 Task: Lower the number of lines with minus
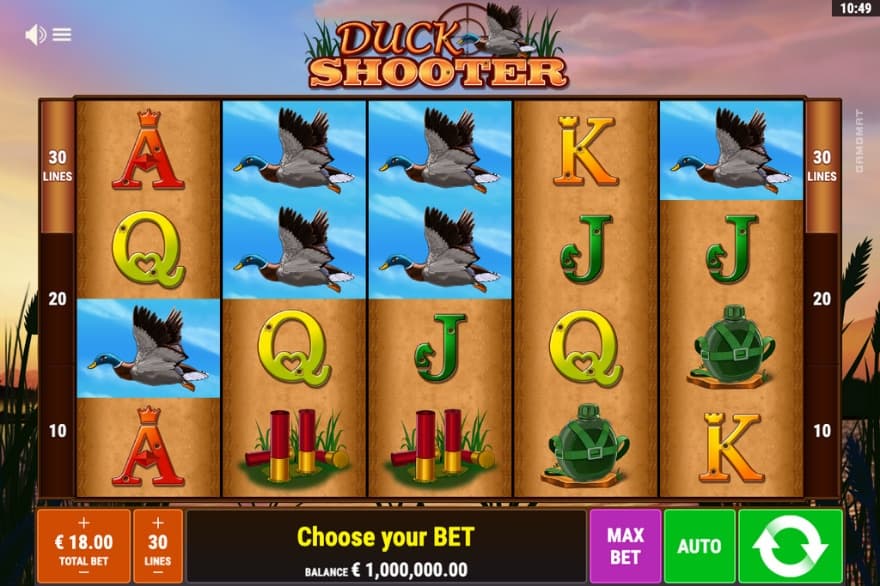[x=157, y=573]
